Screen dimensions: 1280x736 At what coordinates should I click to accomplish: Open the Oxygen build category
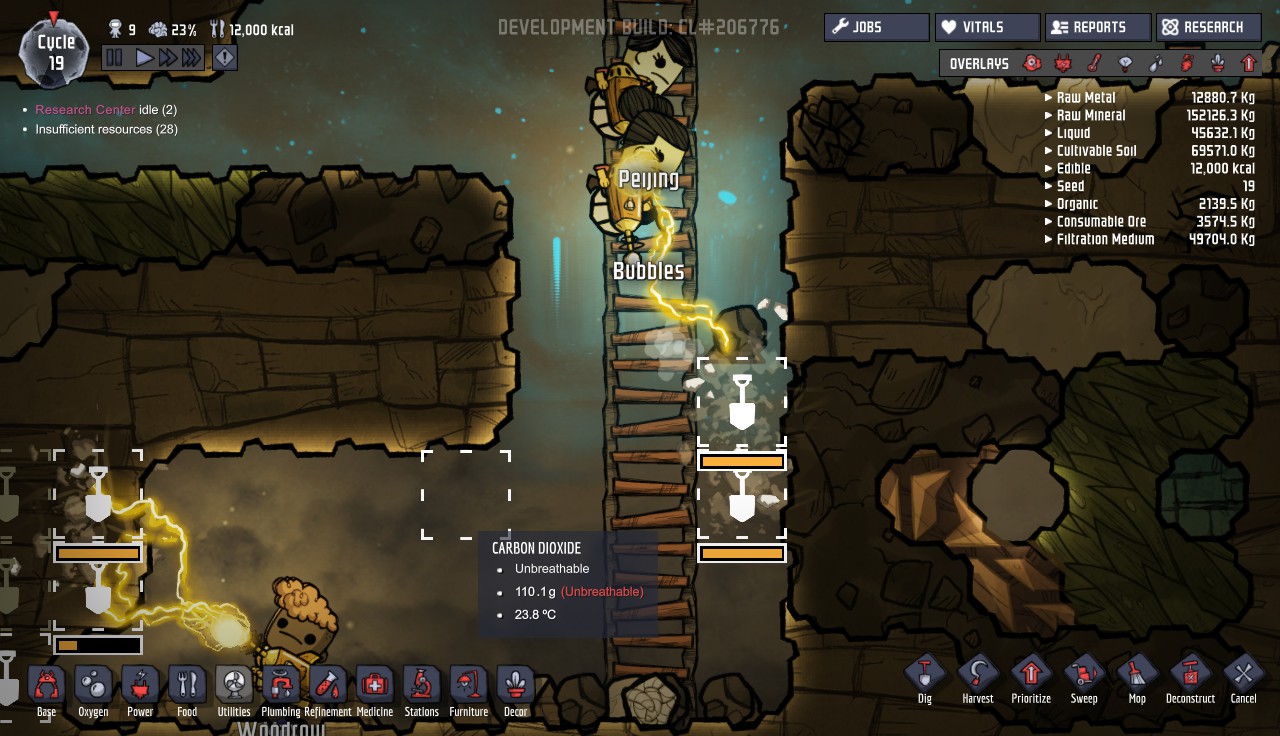click(93, 688)
